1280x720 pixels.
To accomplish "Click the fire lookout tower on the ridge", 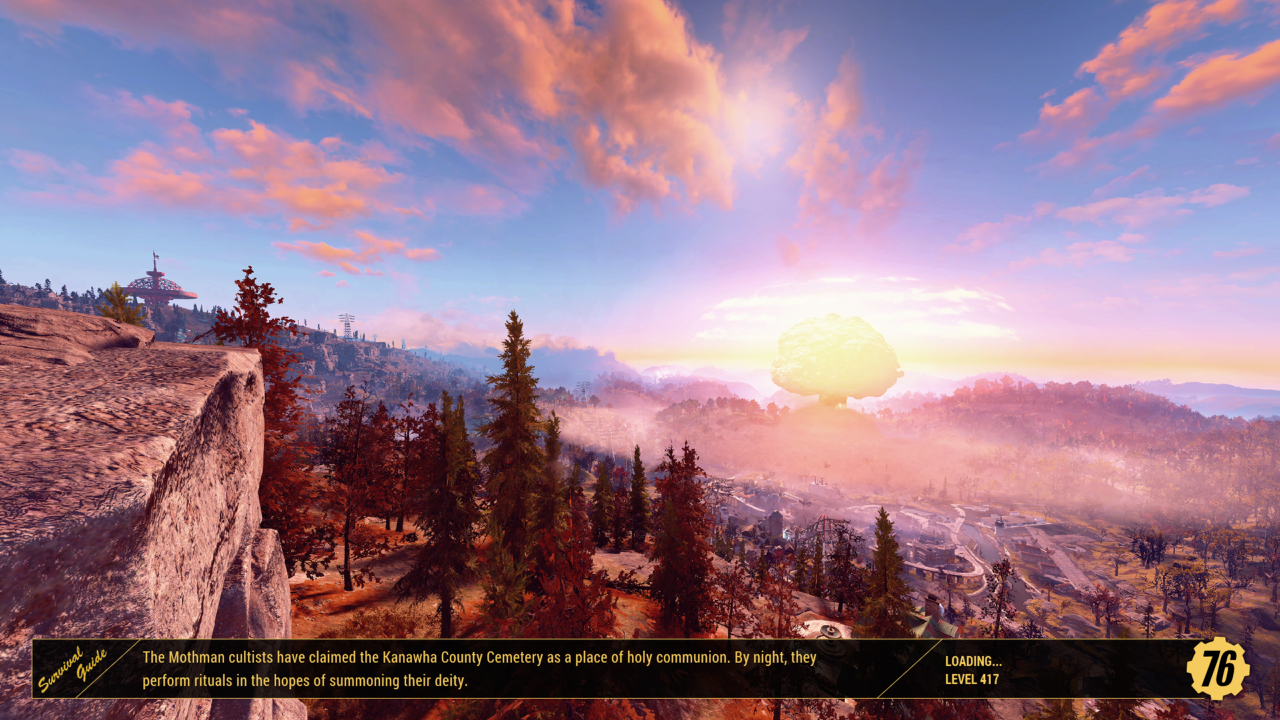I will click(x=157, y=287).
